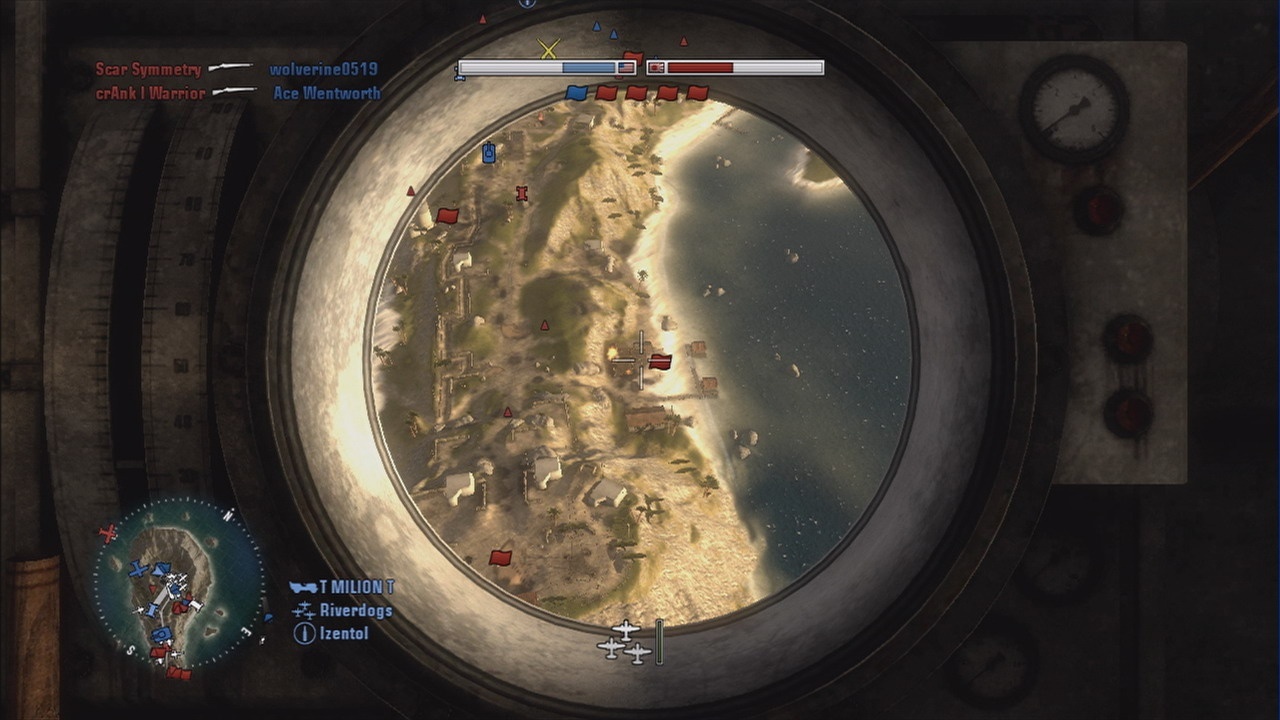
Task: Select squad member Izentol
Action: click(x=344, y=633)
